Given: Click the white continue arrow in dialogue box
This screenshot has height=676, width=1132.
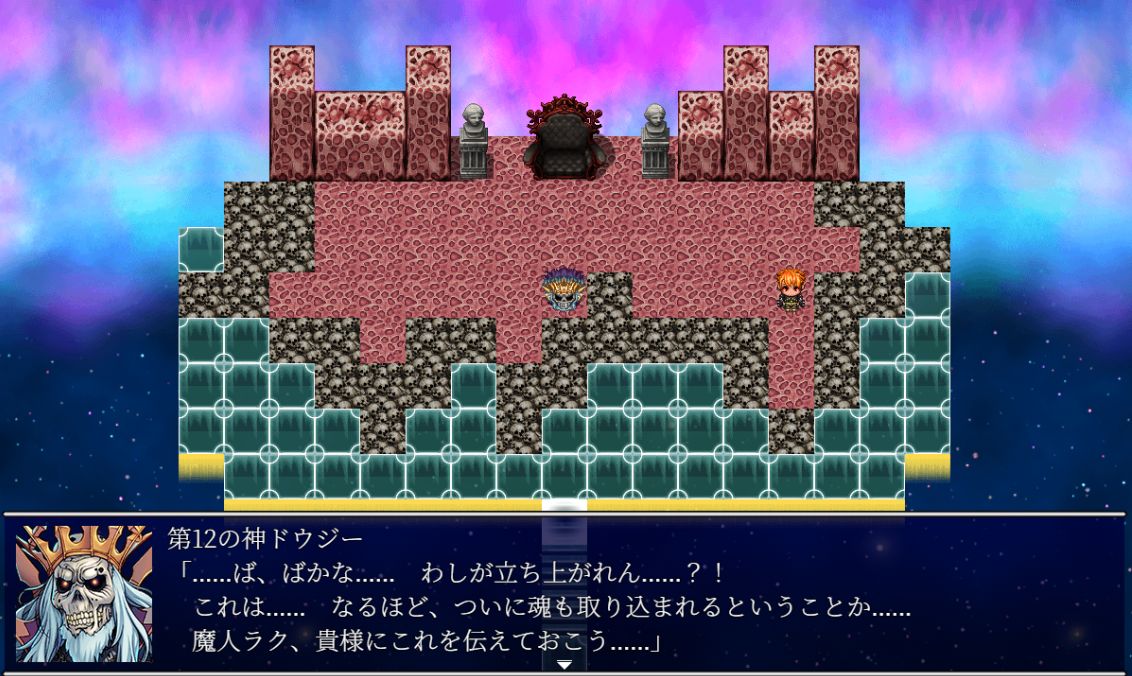Looking at the screenshot, I should click(564, 664).
